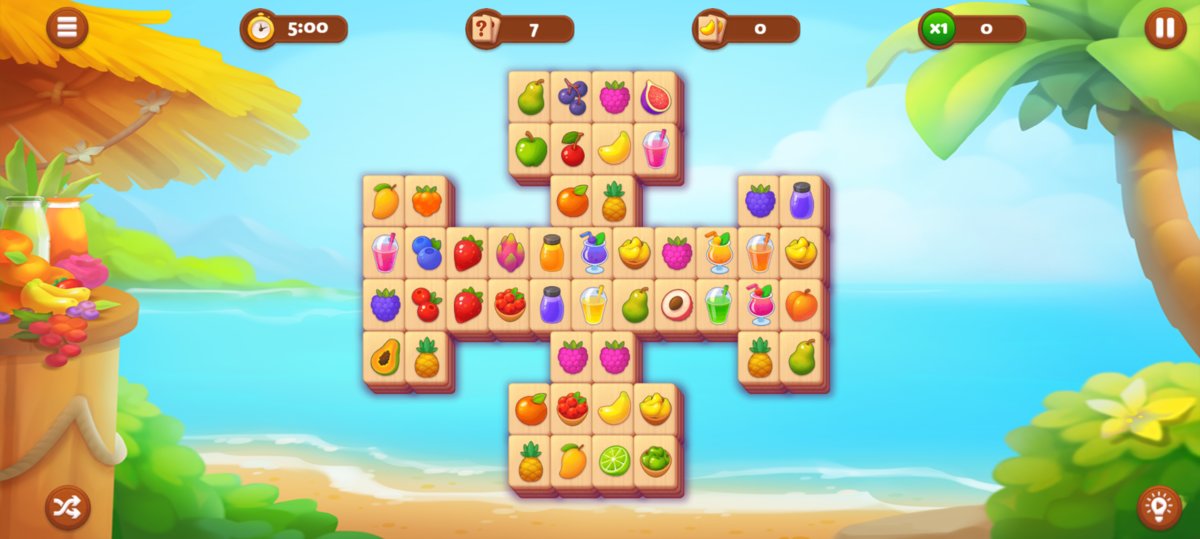Viewport: 1200px width, 539px height.
Task: Pick the green apple tile
Action: pos(530,150)
